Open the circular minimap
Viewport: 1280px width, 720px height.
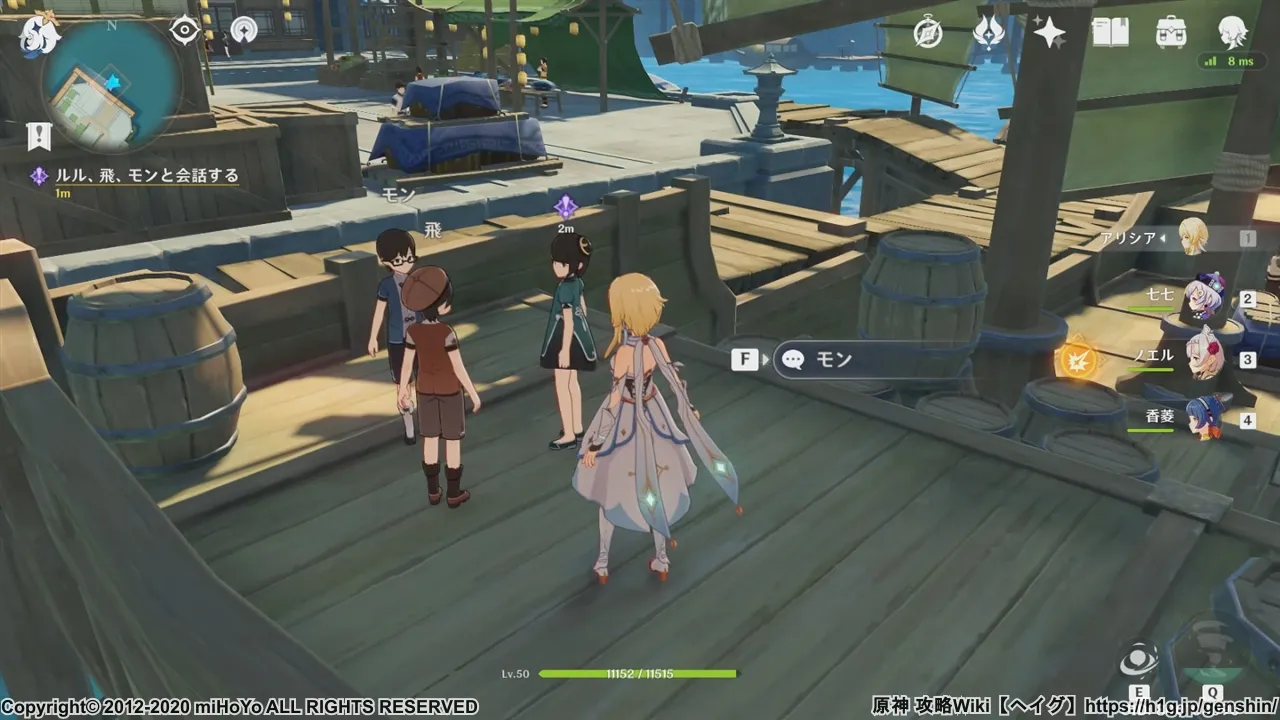(112, 86)
